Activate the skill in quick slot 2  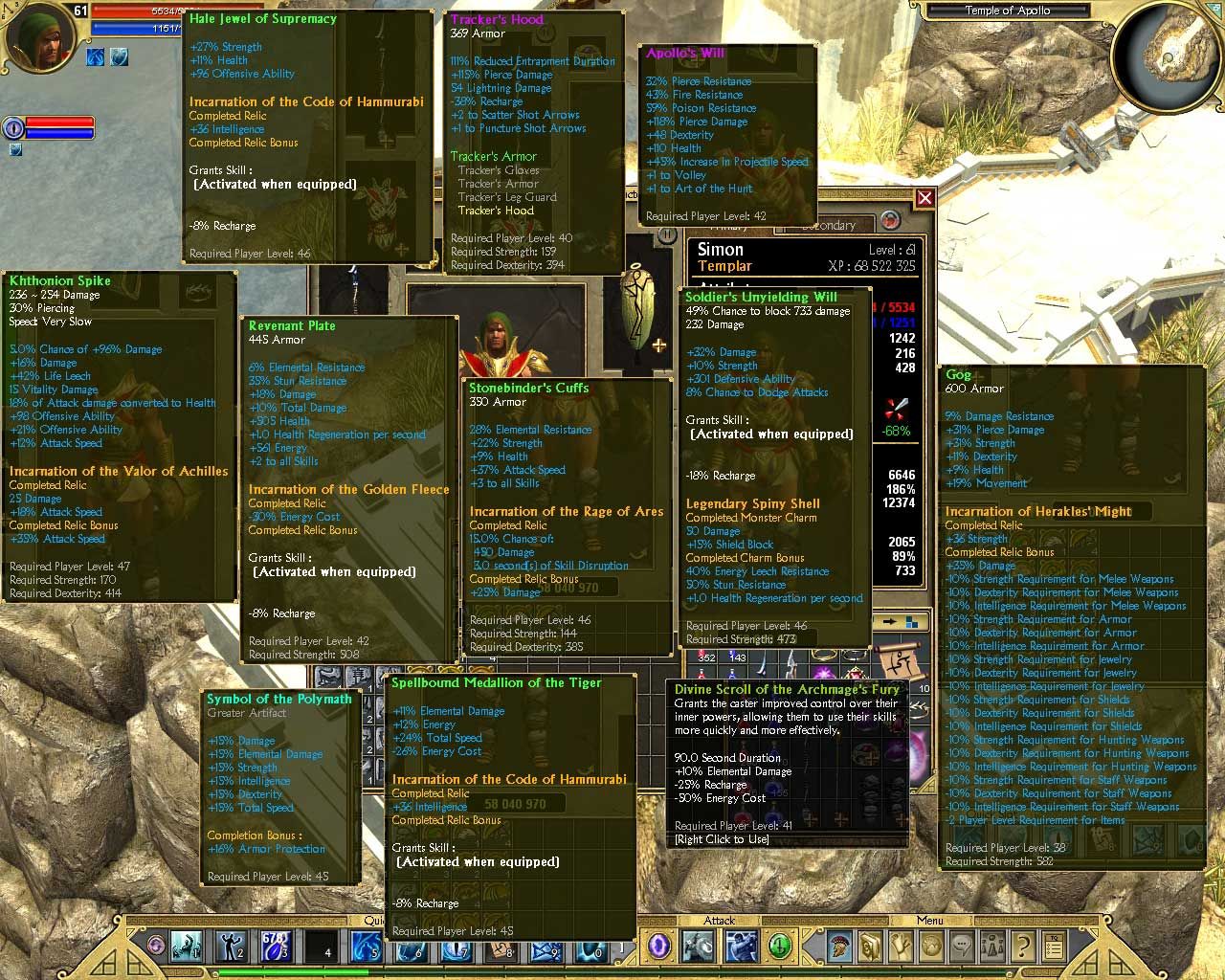(231, 947)
